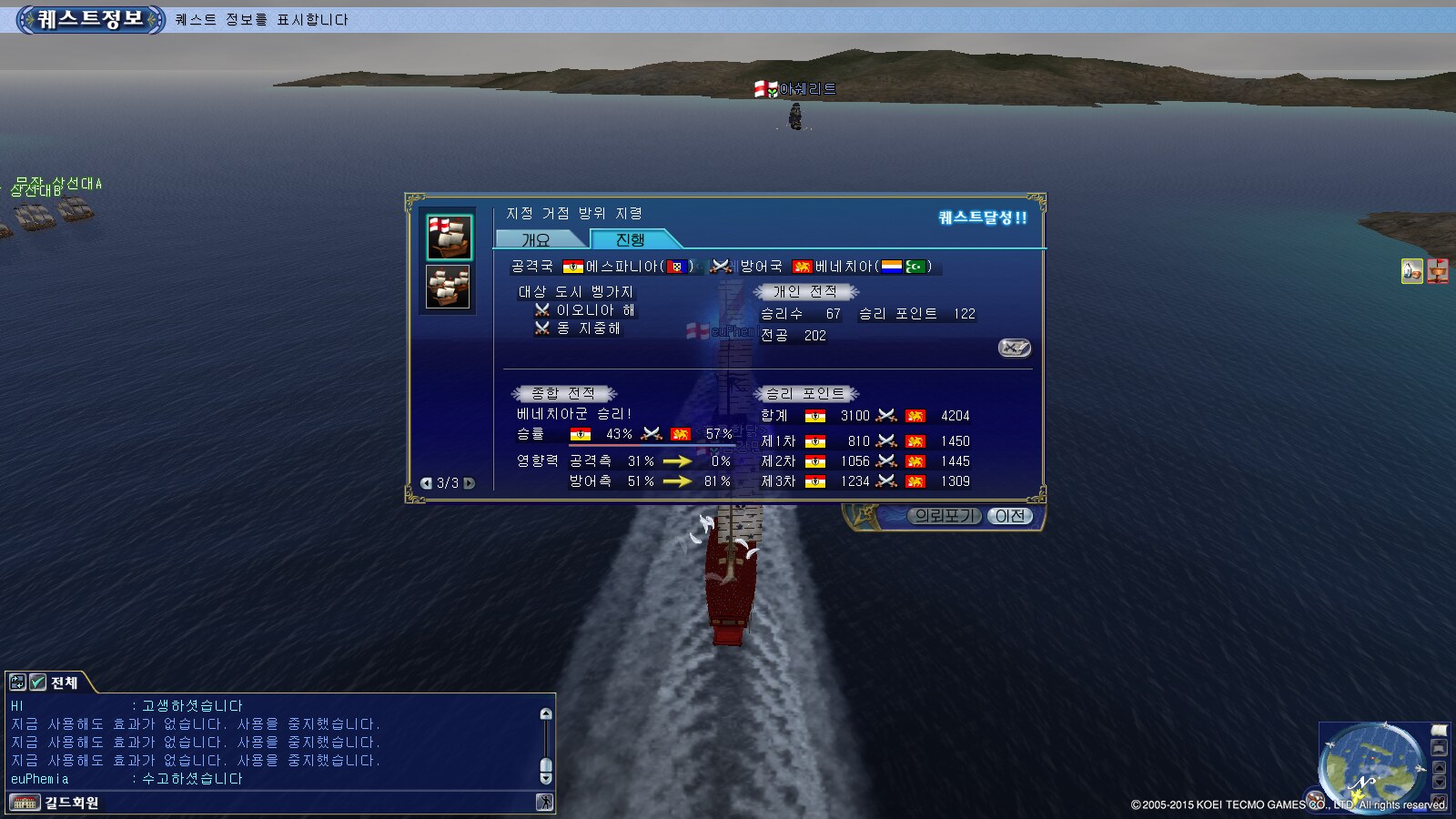Select the single ship quest thumbnail
The height and width of the screenshot is (819, 1456).
(450, 238)
